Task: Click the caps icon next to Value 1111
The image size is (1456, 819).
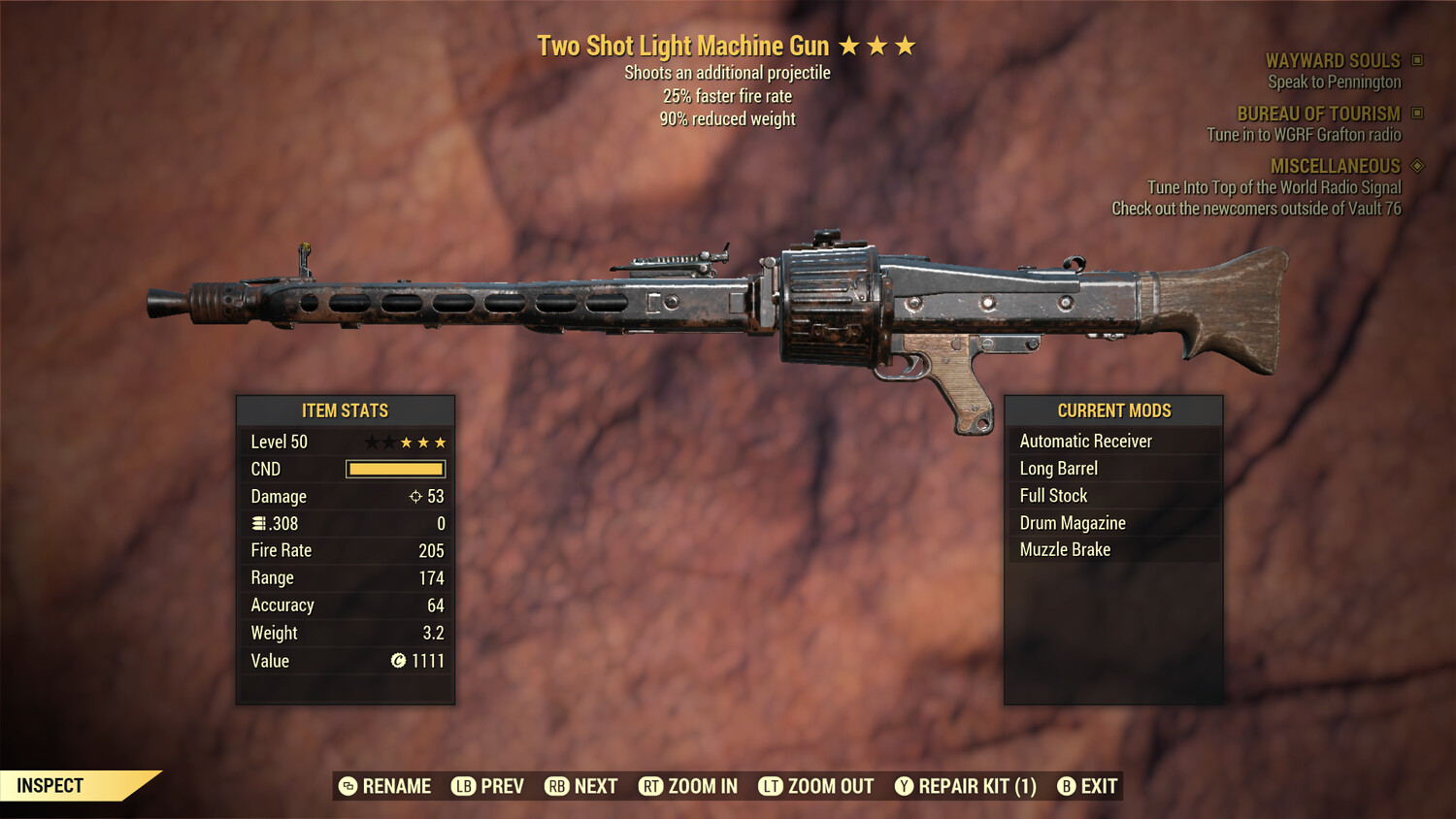Action: coord(397,661)
